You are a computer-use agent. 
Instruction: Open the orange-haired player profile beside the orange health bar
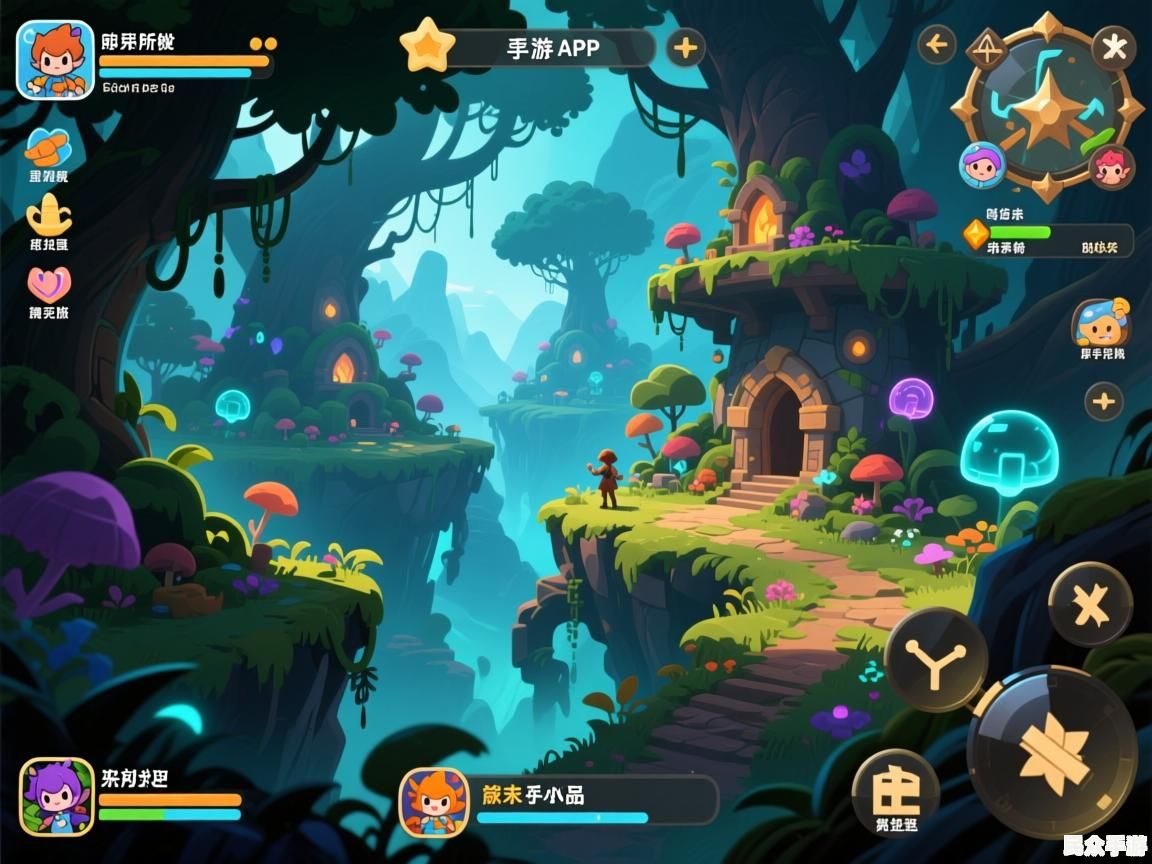(55, 60)
